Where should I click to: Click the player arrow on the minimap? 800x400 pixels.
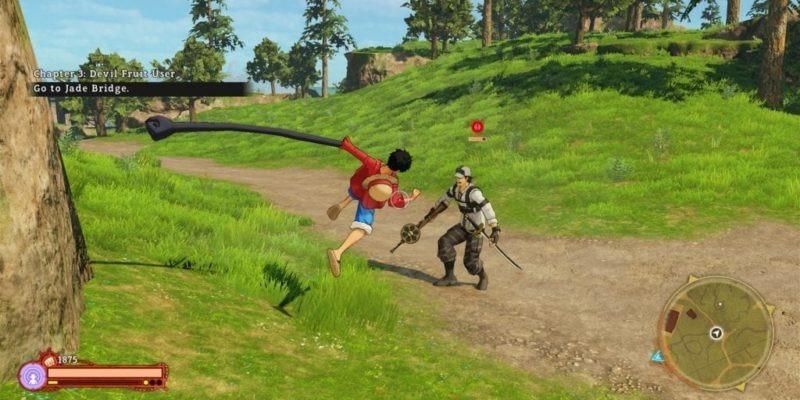pos(716,333)
